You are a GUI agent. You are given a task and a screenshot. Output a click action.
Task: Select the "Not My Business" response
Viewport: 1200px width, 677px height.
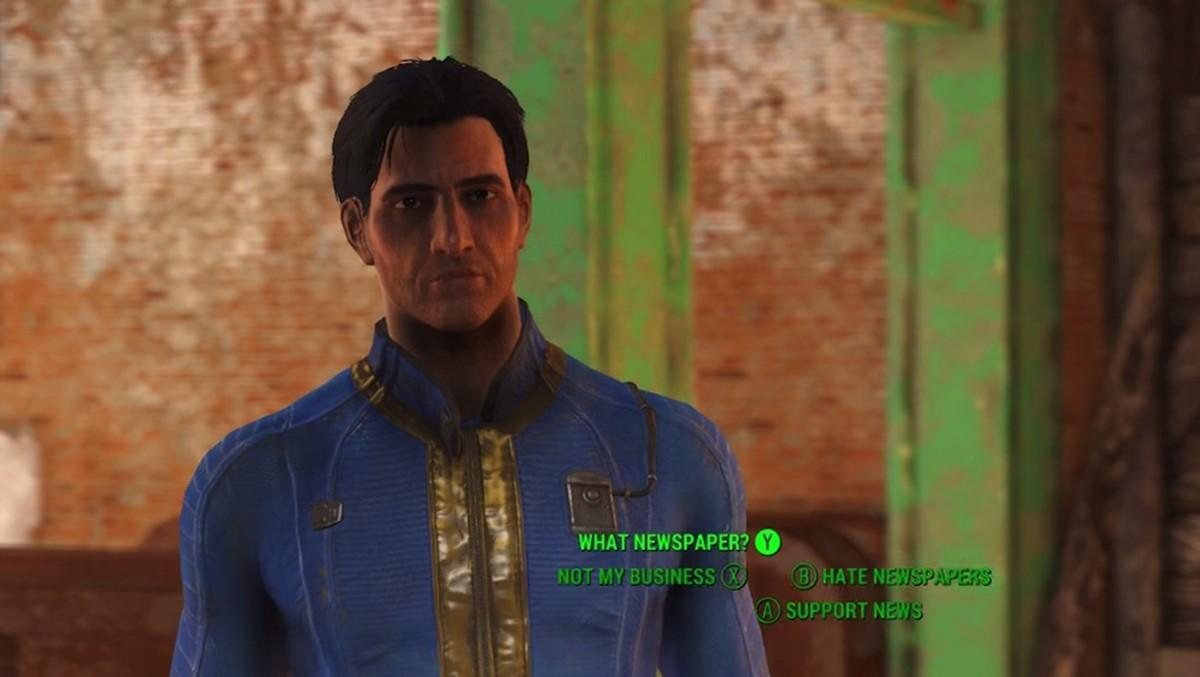pos(636,577)
